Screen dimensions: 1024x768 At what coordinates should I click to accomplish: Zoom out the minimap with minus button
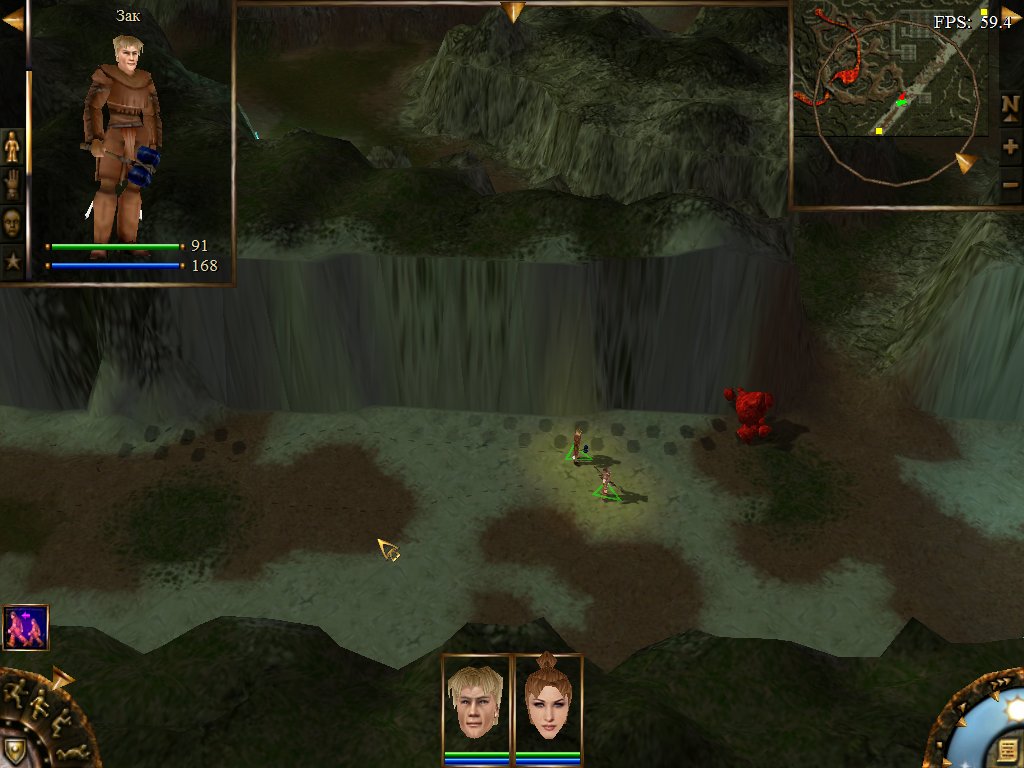pyautogui.click(x=1010, y=184)
